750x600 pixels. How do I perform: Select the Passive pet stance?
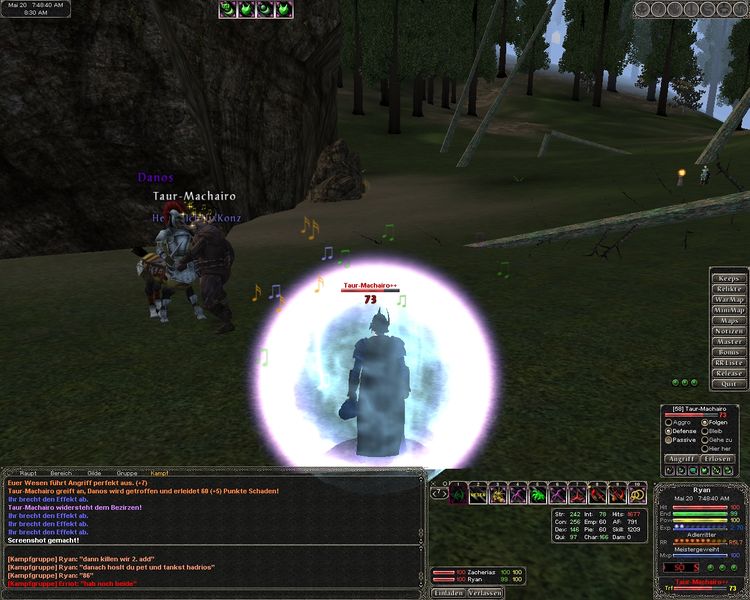click(x=669, y=439)
